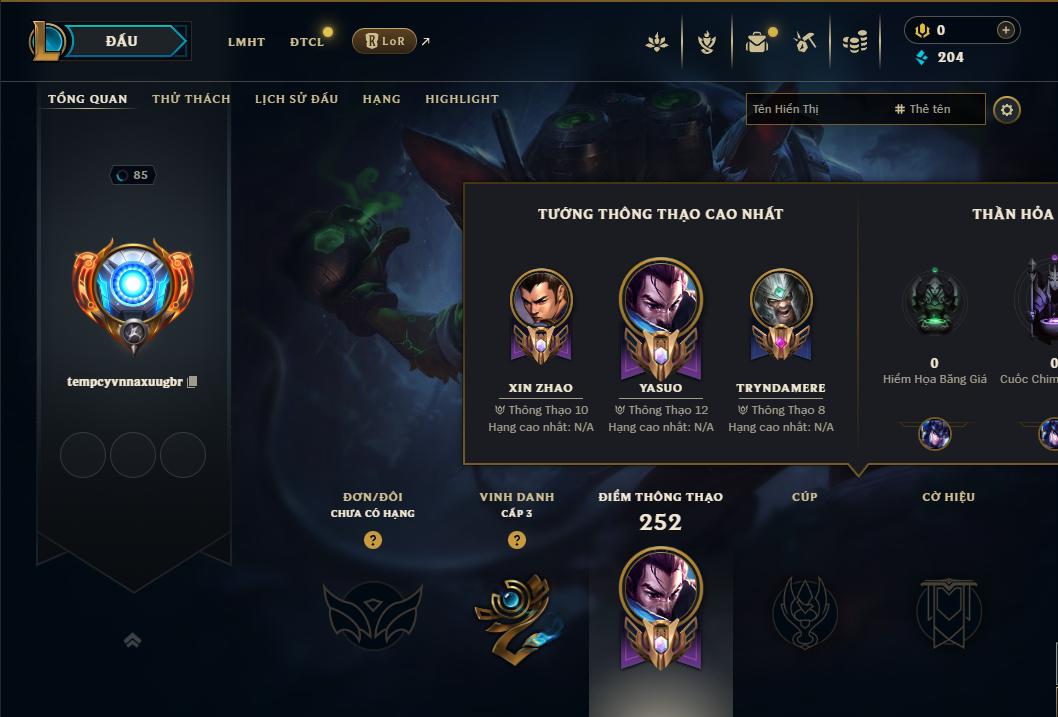Screen dimensions: 1058x717
Task: Select the Xin Zhao mastery portrait
Action: [541, 300]
